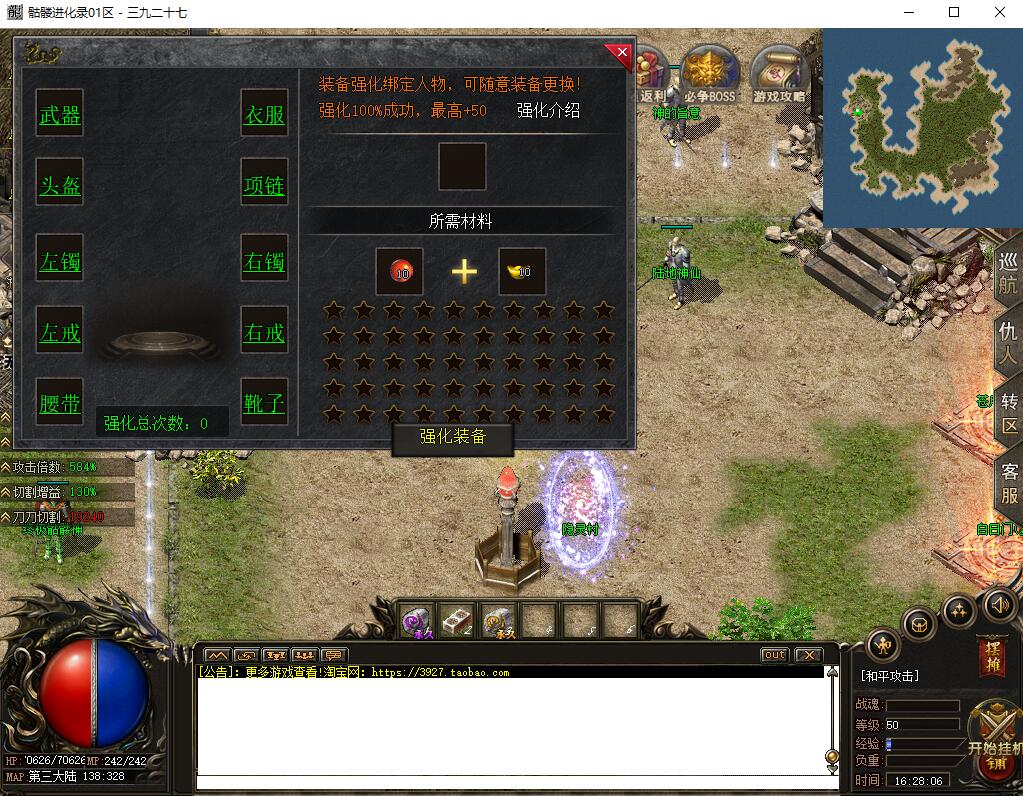This screenshot has height=796, width=1023.
Task: Maximize the game window
Action: coord(954,13)
